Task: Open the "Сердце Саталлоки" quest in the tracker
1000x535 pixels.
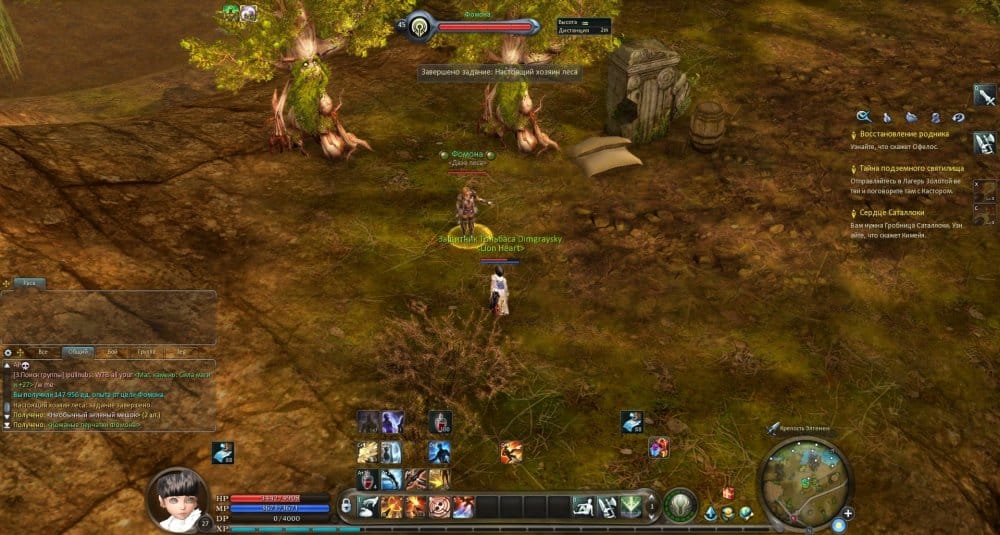Action: click(x=892, y=213)
